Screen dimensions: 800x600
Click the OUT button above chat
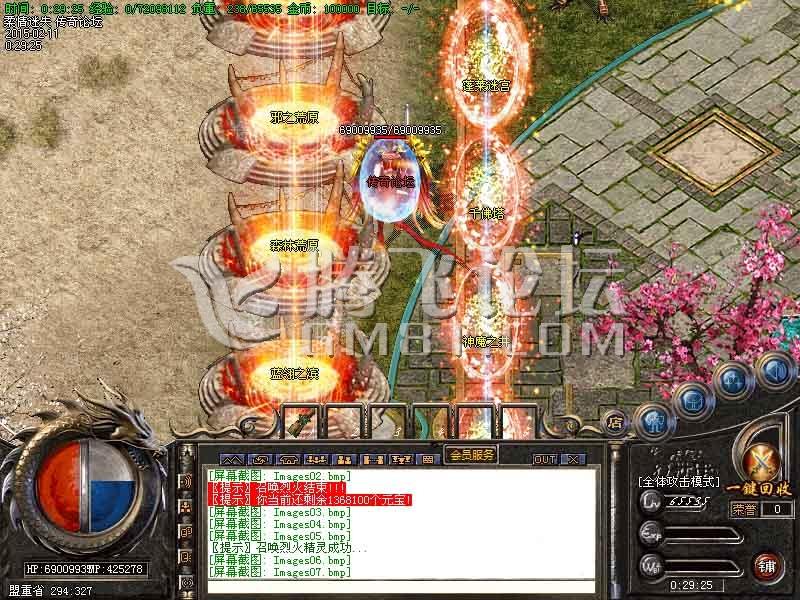coord(544,459)
